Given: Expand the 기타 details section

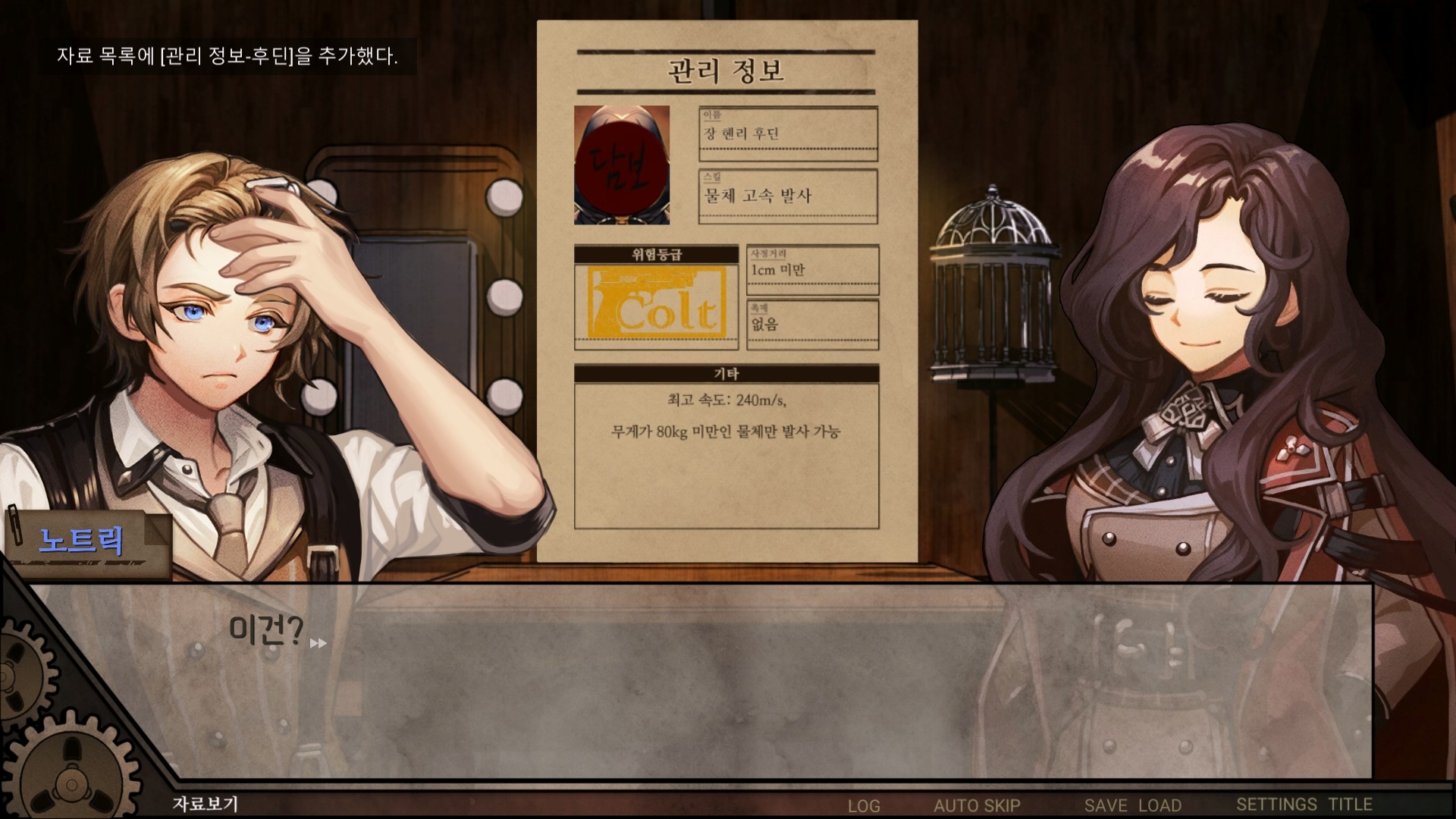Looking at the screenshot, I should coord(726,372).
